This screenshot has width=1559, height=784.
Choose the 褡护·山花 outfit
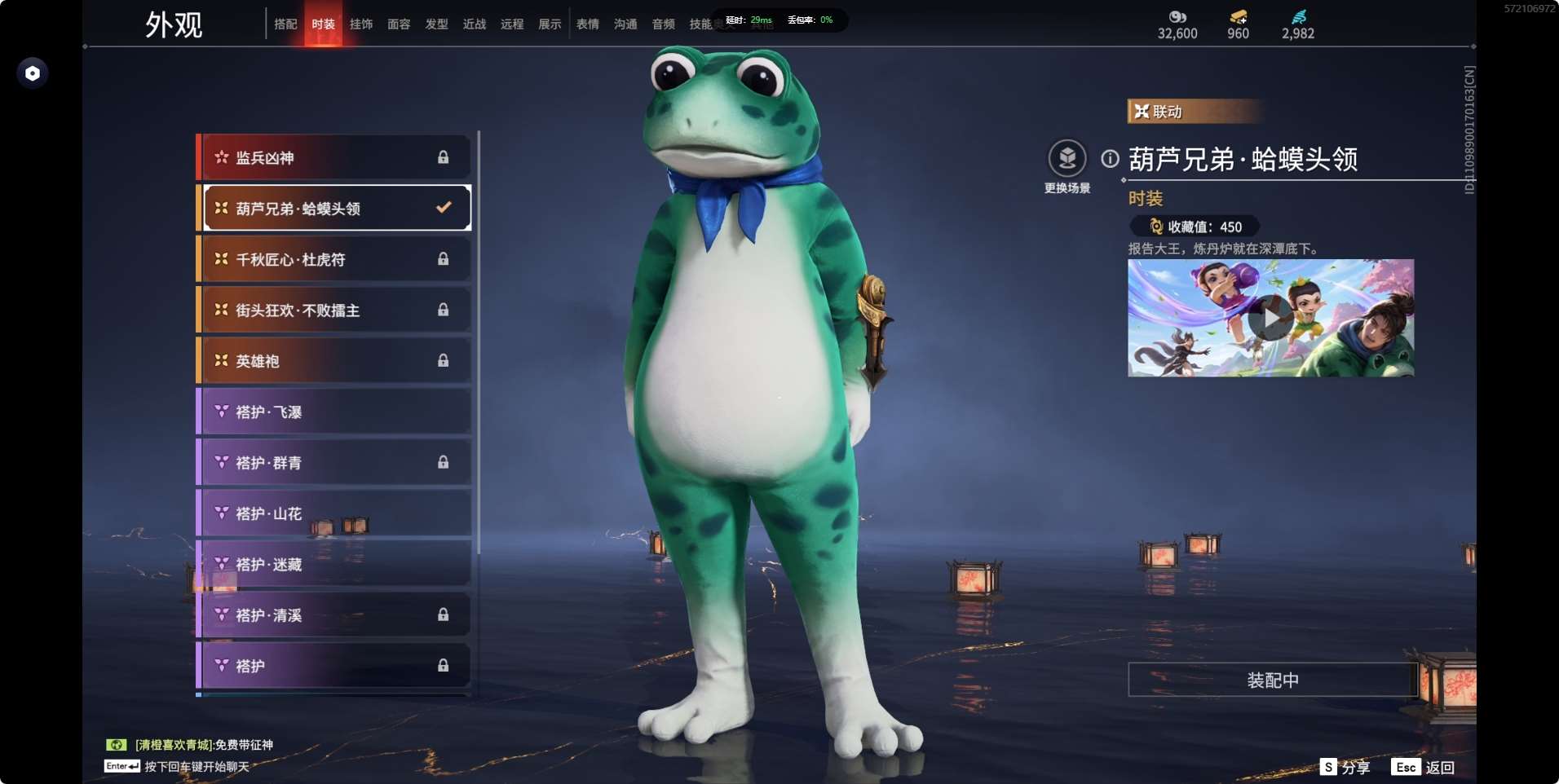tap(334, 513)
